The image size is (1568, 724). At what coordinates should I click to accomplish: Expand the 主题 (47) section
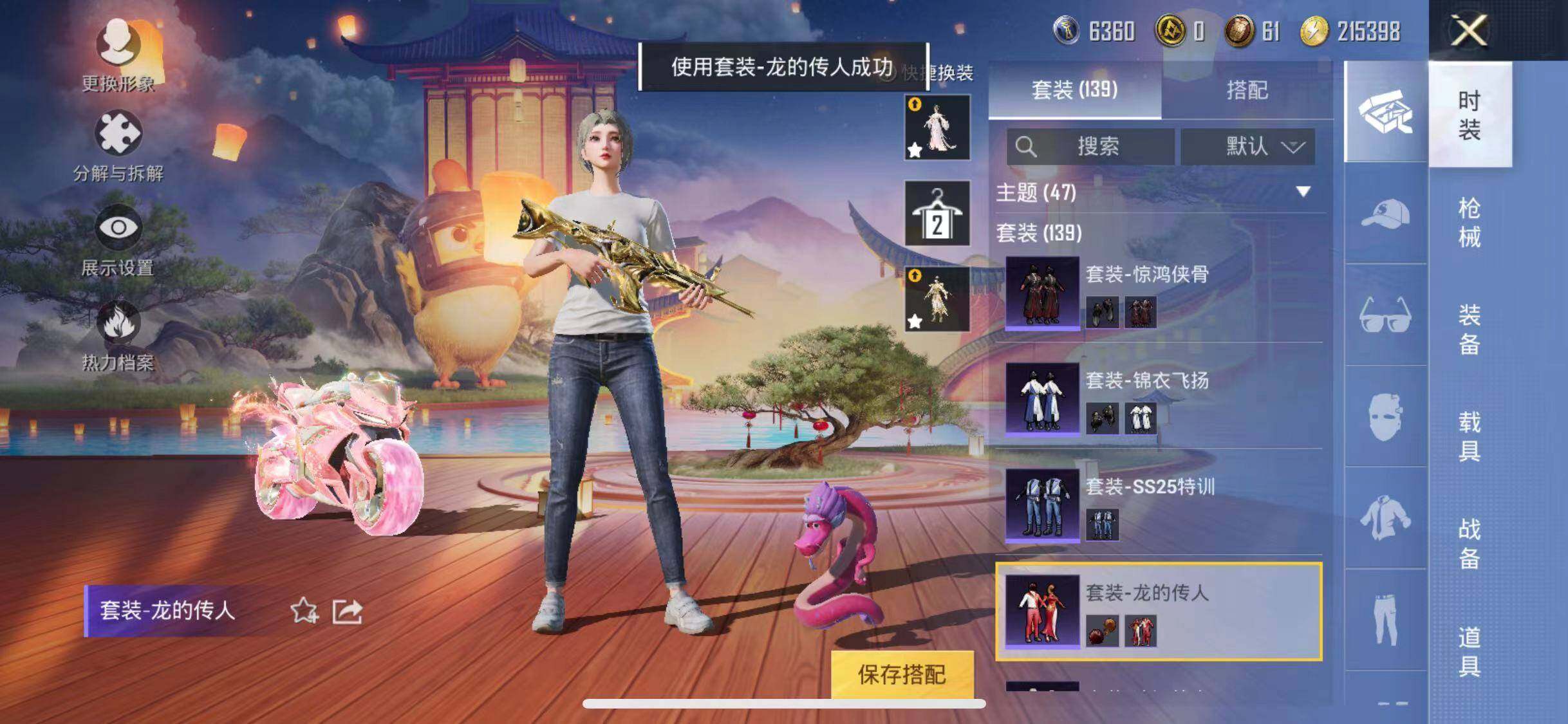tap(1303, 192)
